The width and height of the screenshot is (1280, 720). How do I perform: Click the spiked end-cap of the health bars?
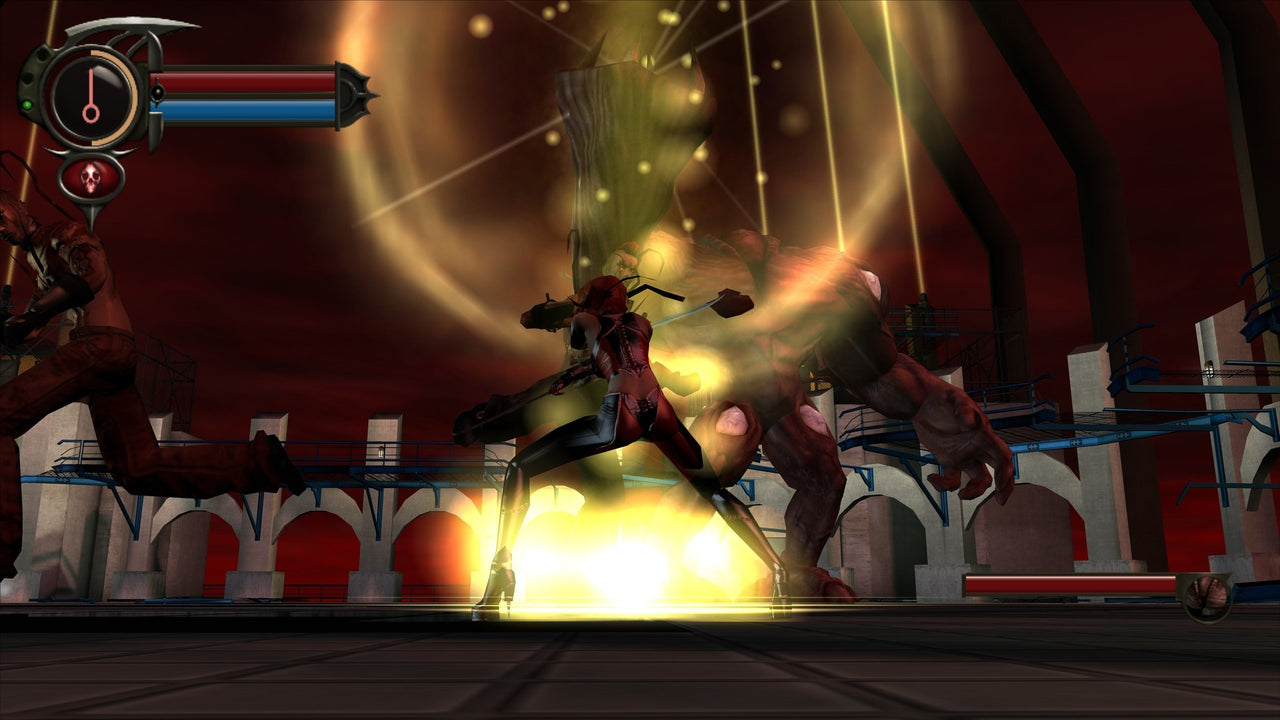click(354, 94)
